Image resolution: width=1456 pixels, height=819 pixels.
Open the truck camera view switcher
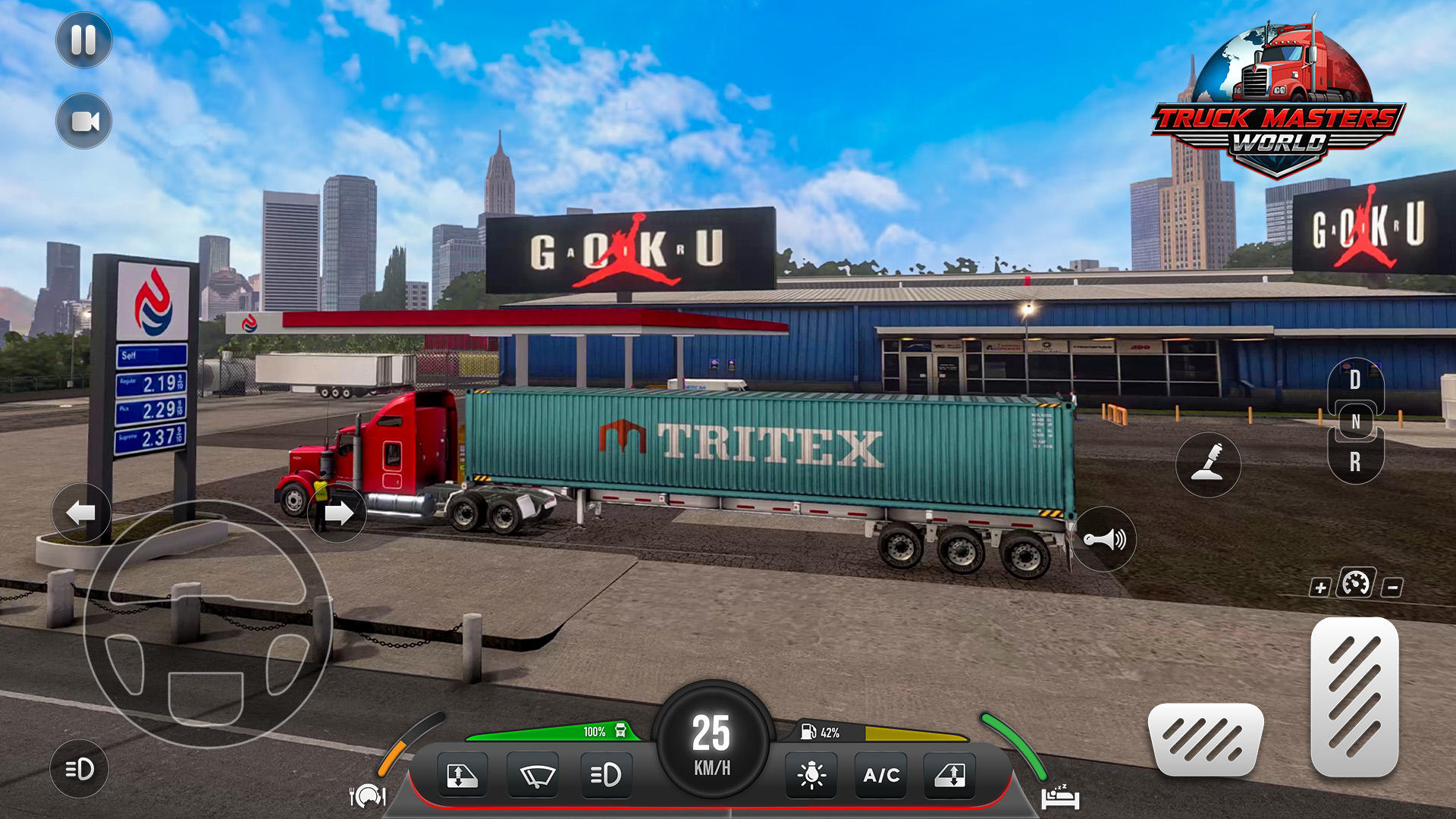pos(83,121)
